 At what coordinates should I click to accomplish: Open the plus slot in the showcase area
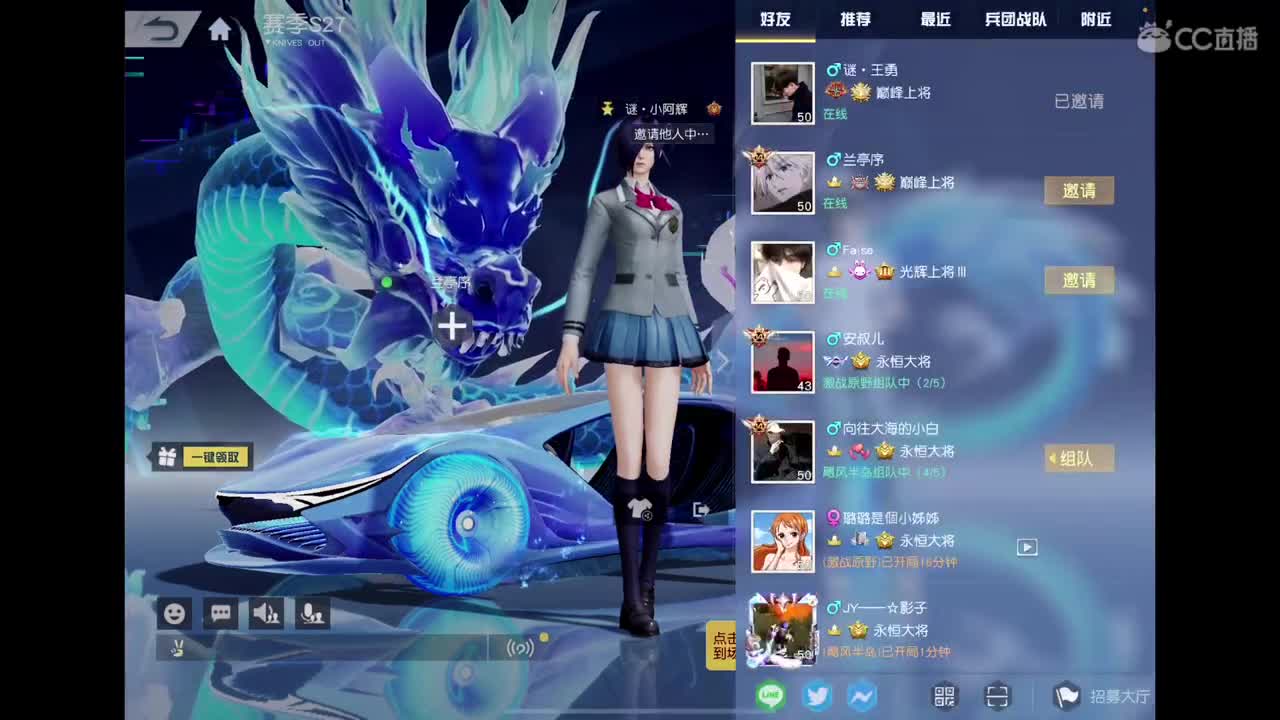pos(452,327)
